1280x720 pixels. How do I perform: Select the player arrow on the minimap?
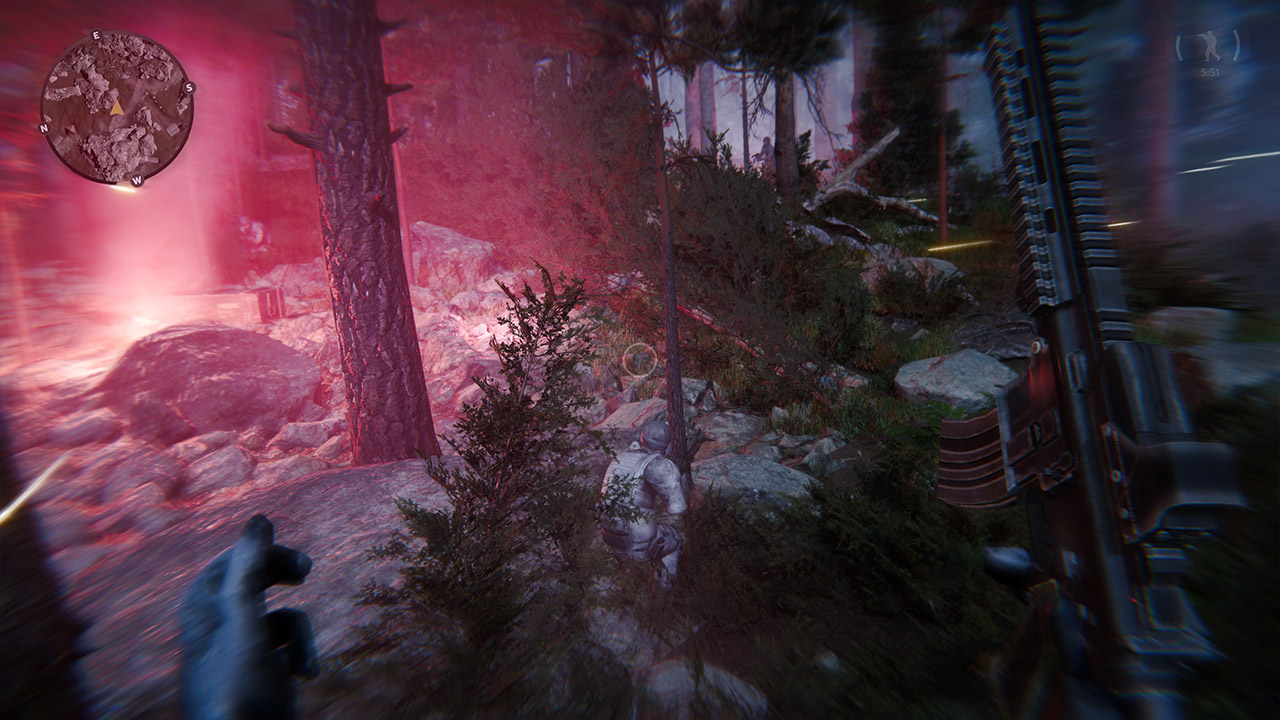(118, 110)
